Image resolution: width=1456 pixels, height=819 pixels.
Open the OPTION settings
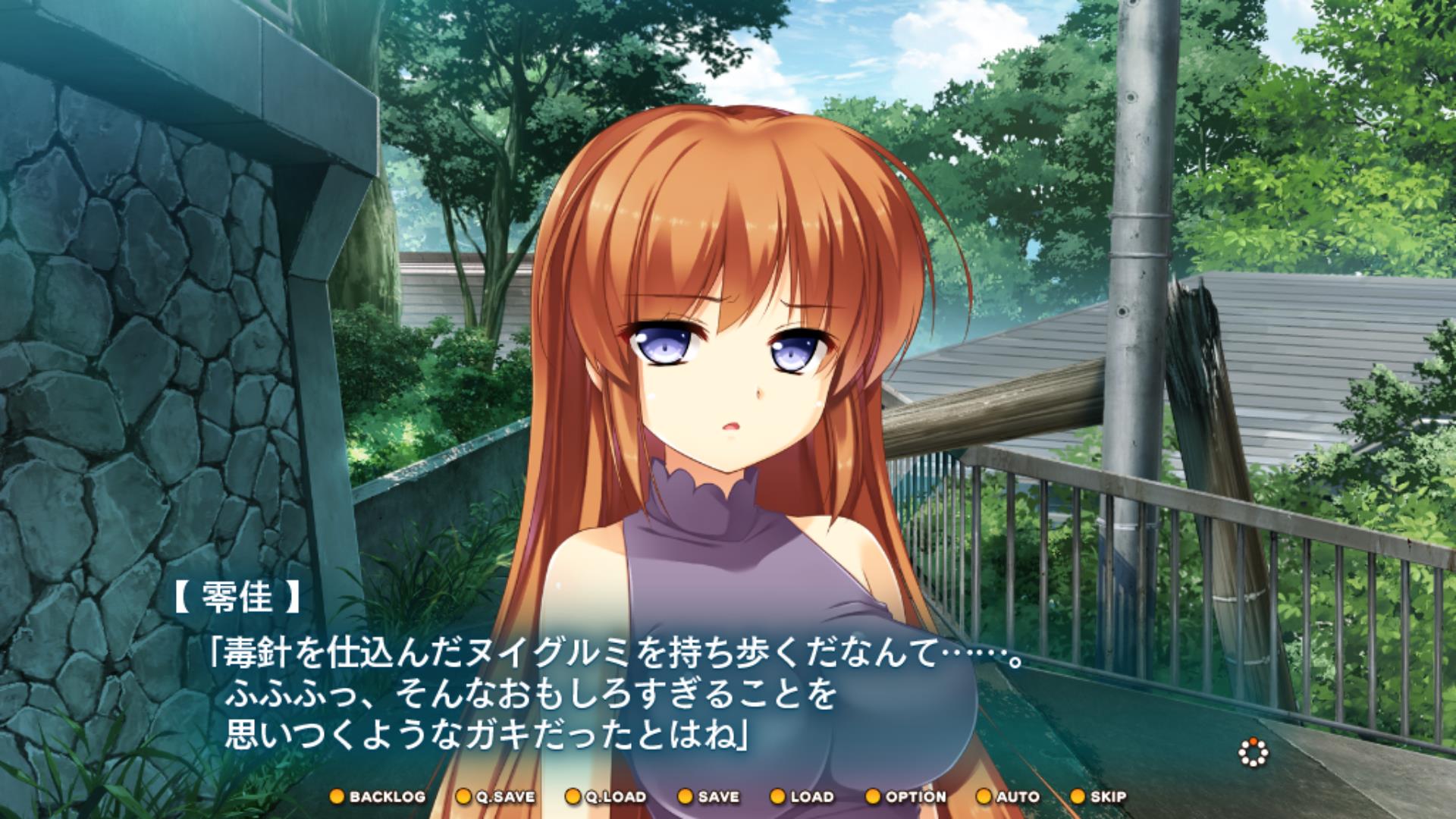click(x=906, y=797)
